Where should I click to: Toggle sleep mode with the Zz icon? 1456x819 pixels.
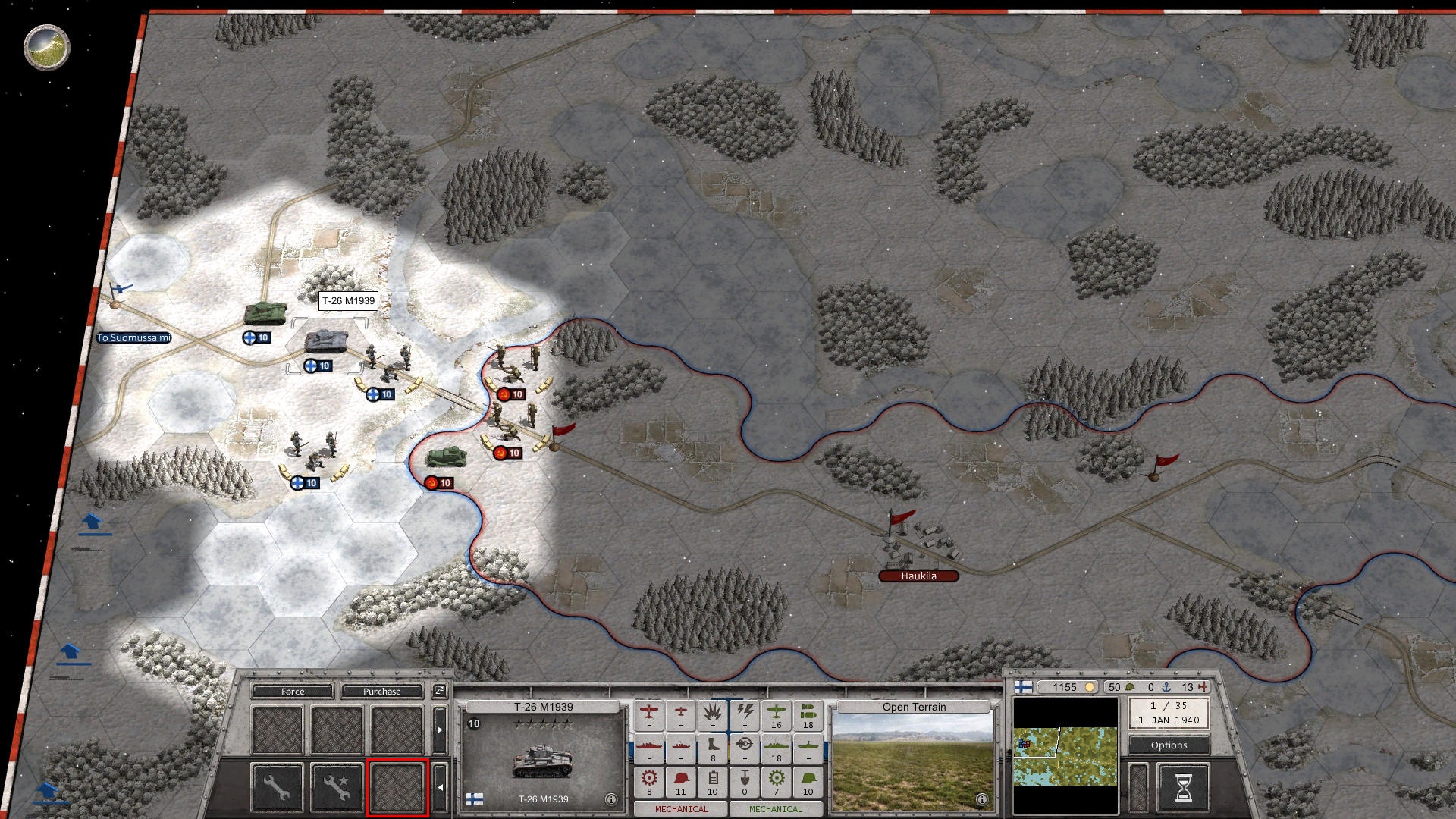pos(439,692)
